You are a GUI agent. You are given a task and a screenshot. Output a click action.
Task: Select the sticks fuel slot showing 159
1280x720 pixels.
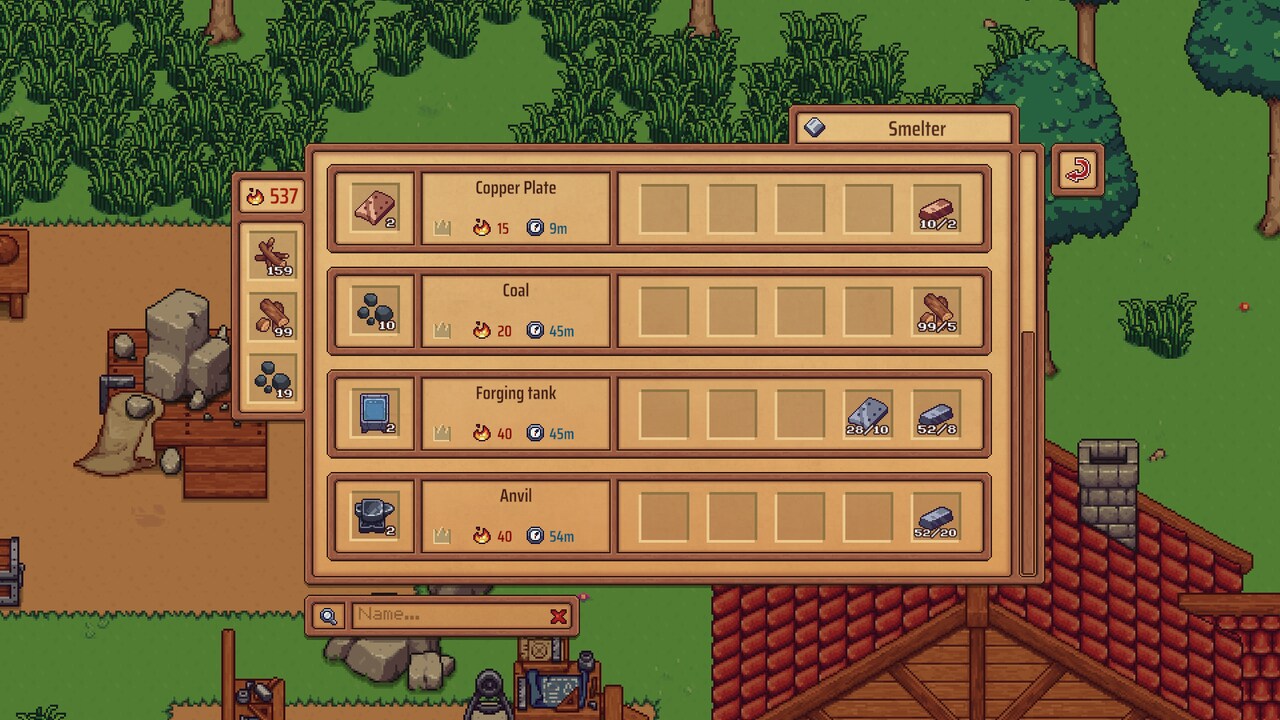[x=273, y=255]
